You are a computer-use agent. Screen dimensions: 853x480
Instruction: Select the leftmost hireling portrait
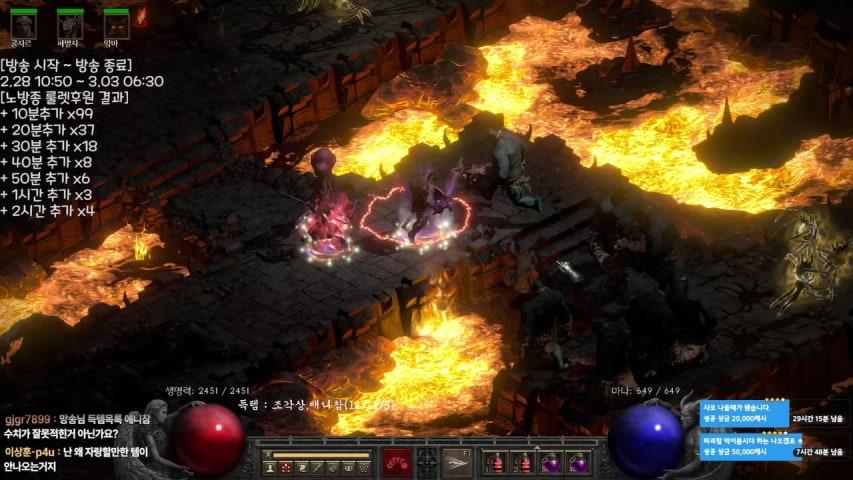(x=22, y=22)
